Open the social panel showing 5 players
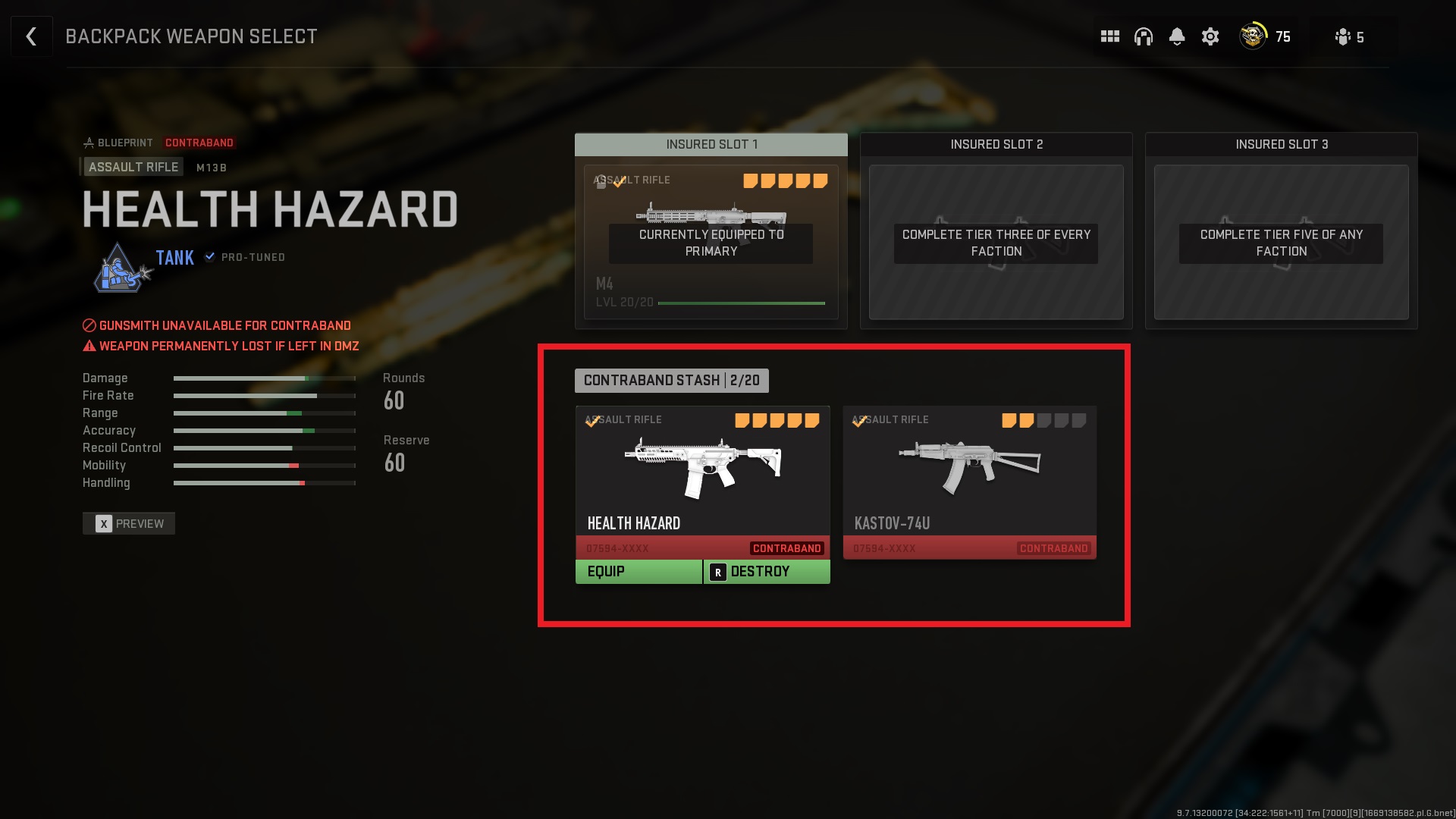 point(1344,36)
